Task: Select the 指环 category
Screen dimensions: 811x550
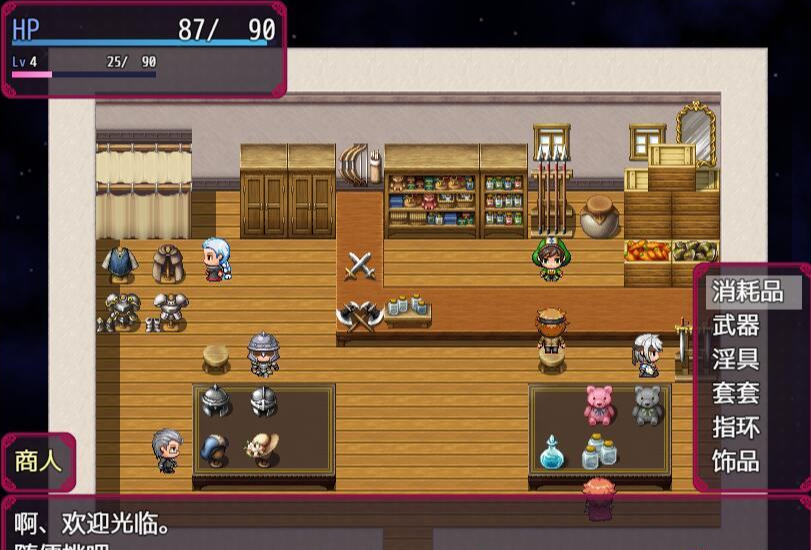Action: pyautogui.click(x=736, y=427)
